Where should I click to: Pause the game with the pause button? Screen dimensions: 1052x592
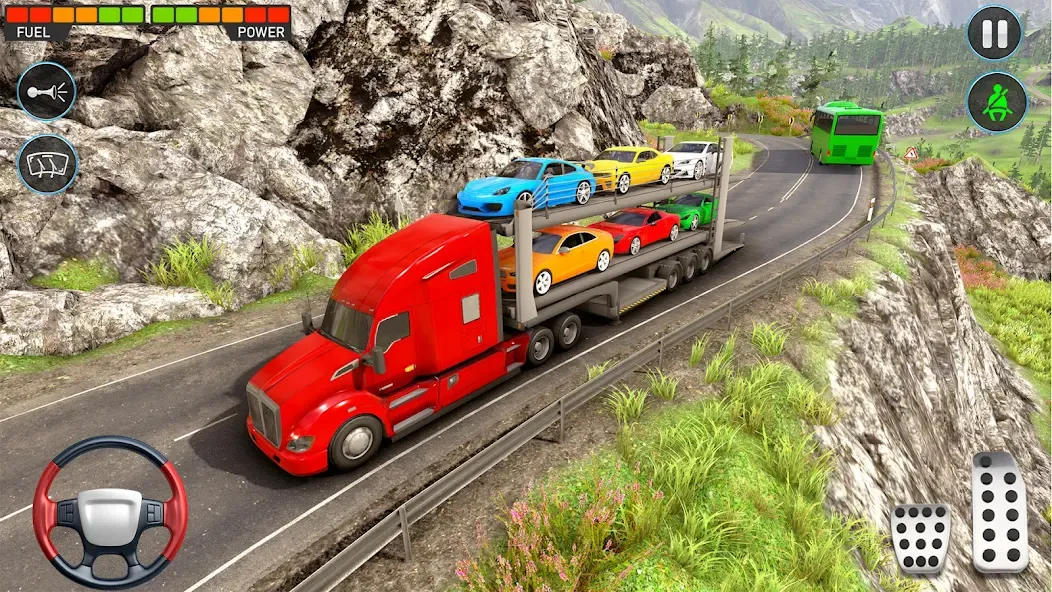[x=994, y=33]
